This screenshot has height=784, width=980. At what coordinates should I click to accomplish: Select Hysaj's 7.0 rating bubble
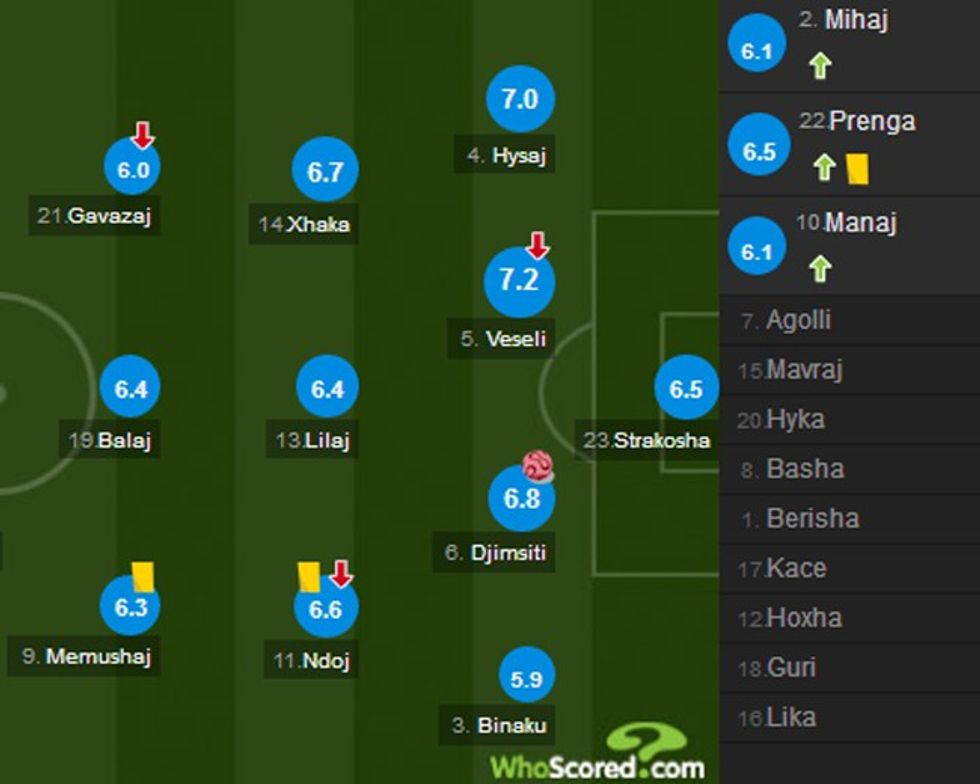point(520,100)
